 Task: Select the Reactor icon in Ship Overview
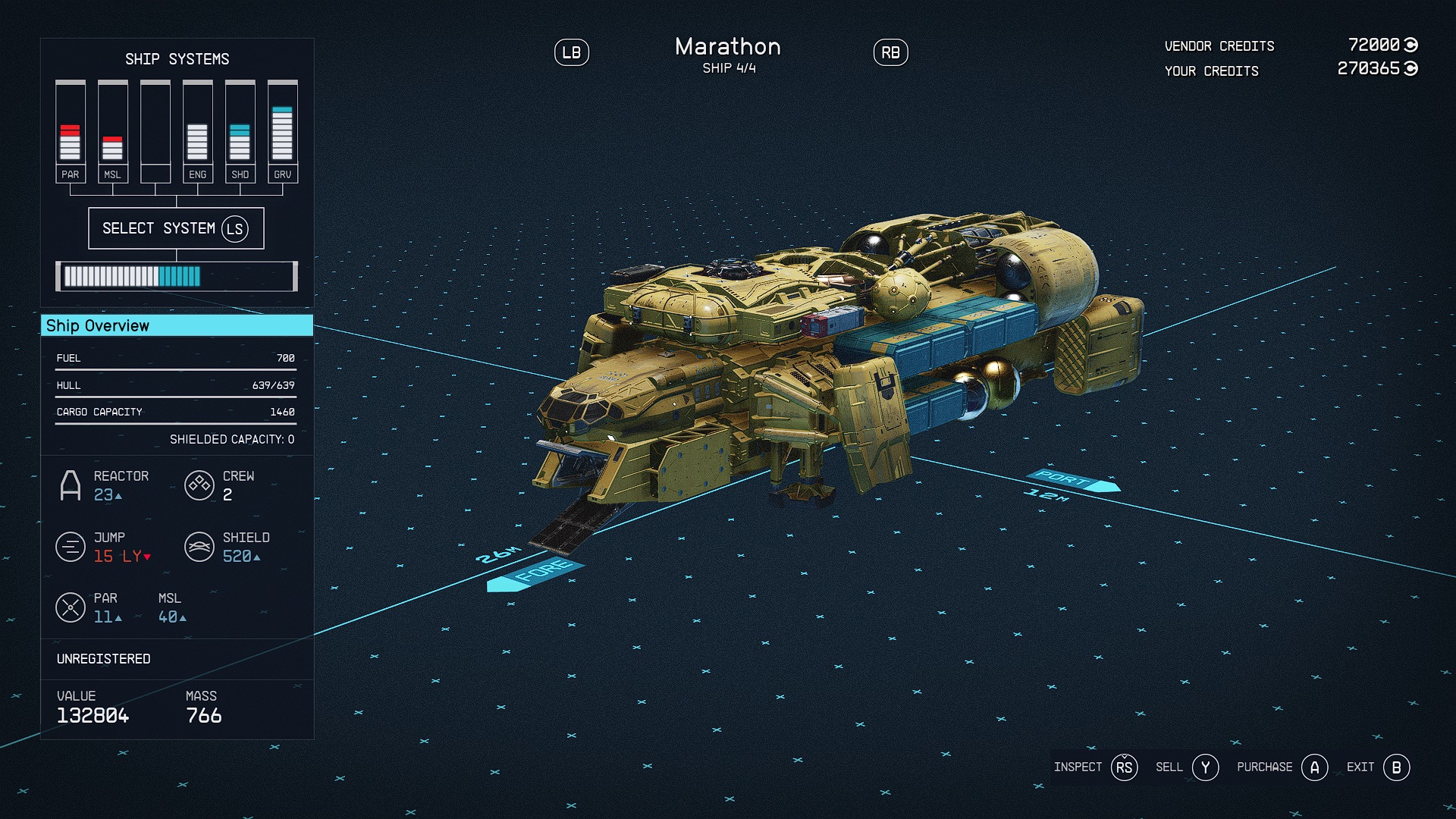coord(72,485)
